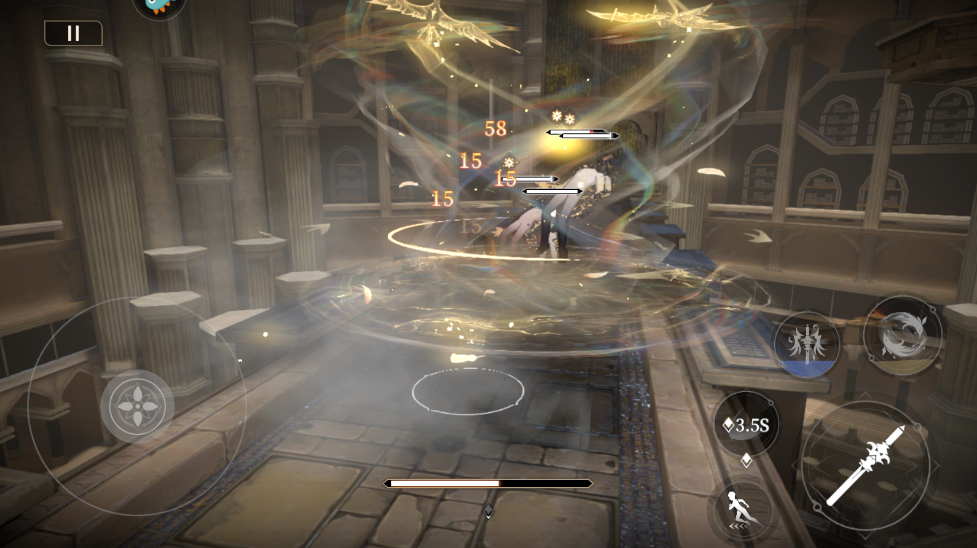Use the skill showing 3.5S cooldown
This screenshot has width=977, height=548.
[x=746, y=425]
